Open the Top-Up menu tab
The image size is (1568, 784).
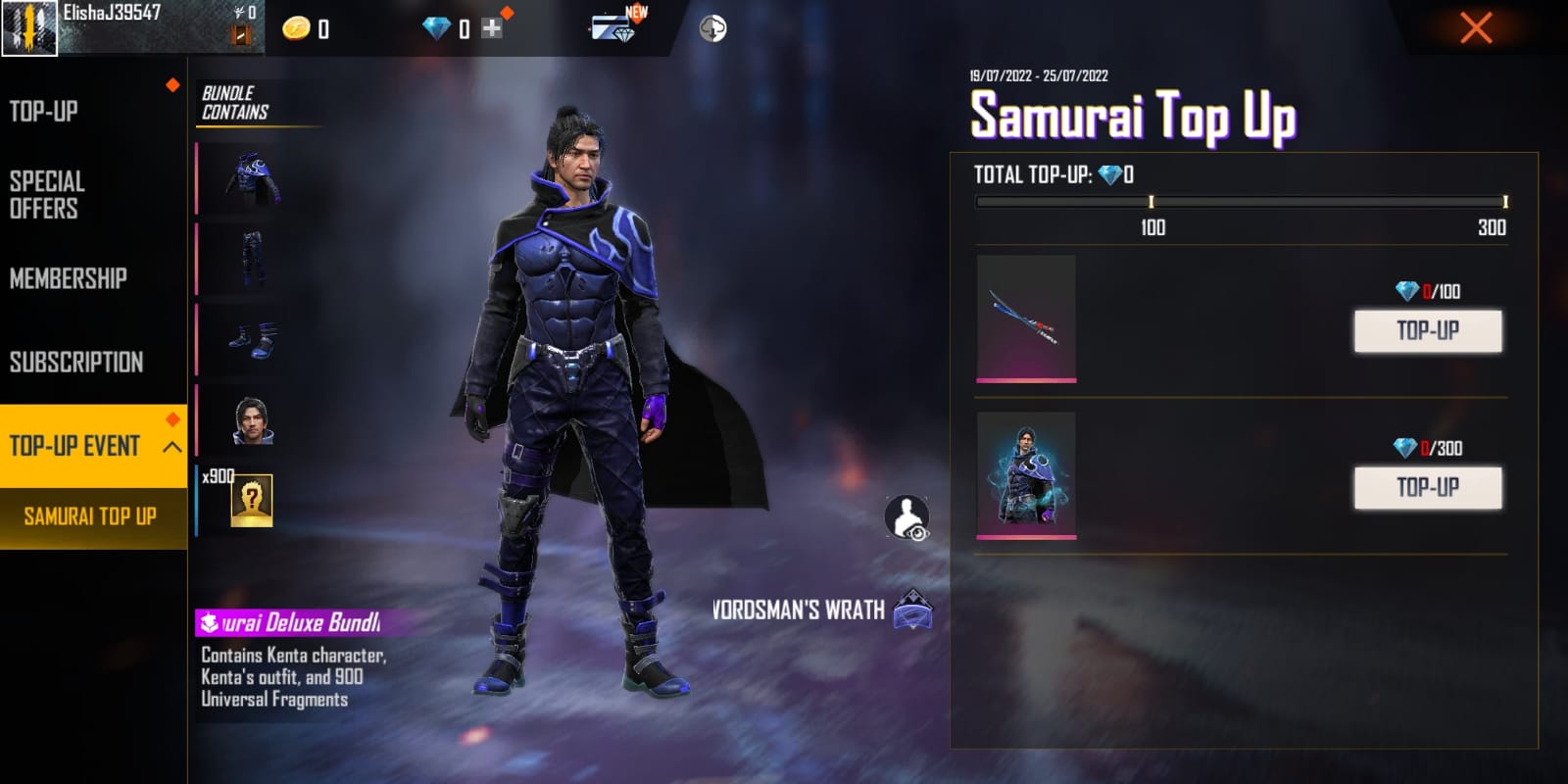tap(44, 112)
